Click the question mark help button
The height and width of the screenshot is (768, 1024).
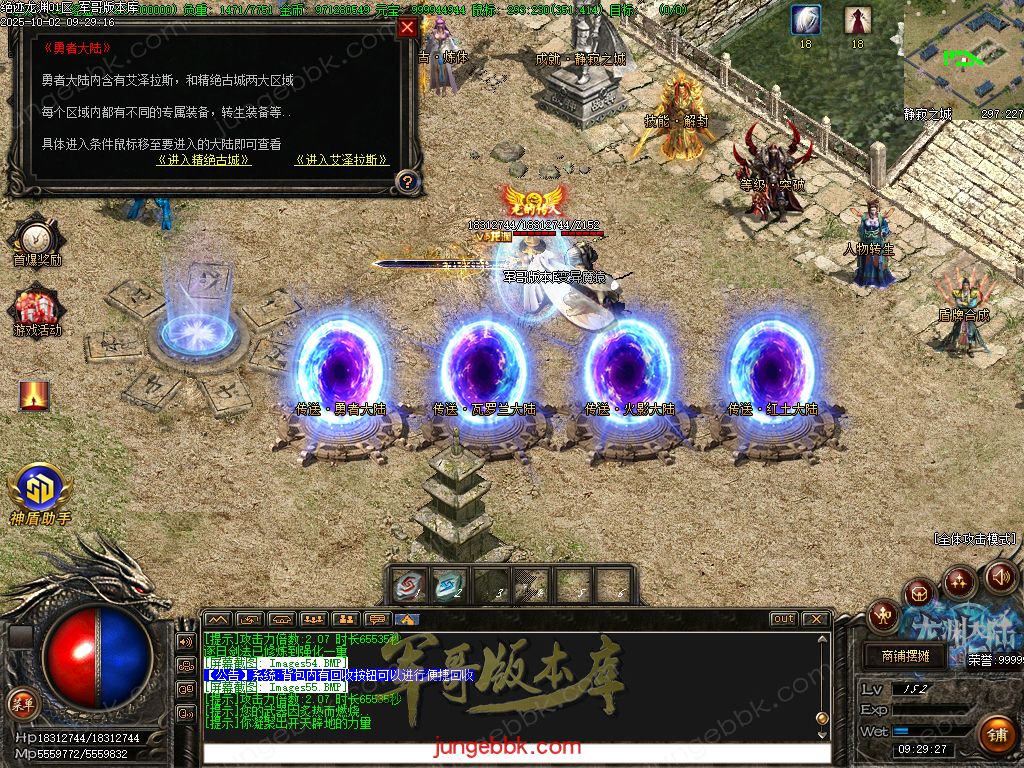click(x=406, y=182)
